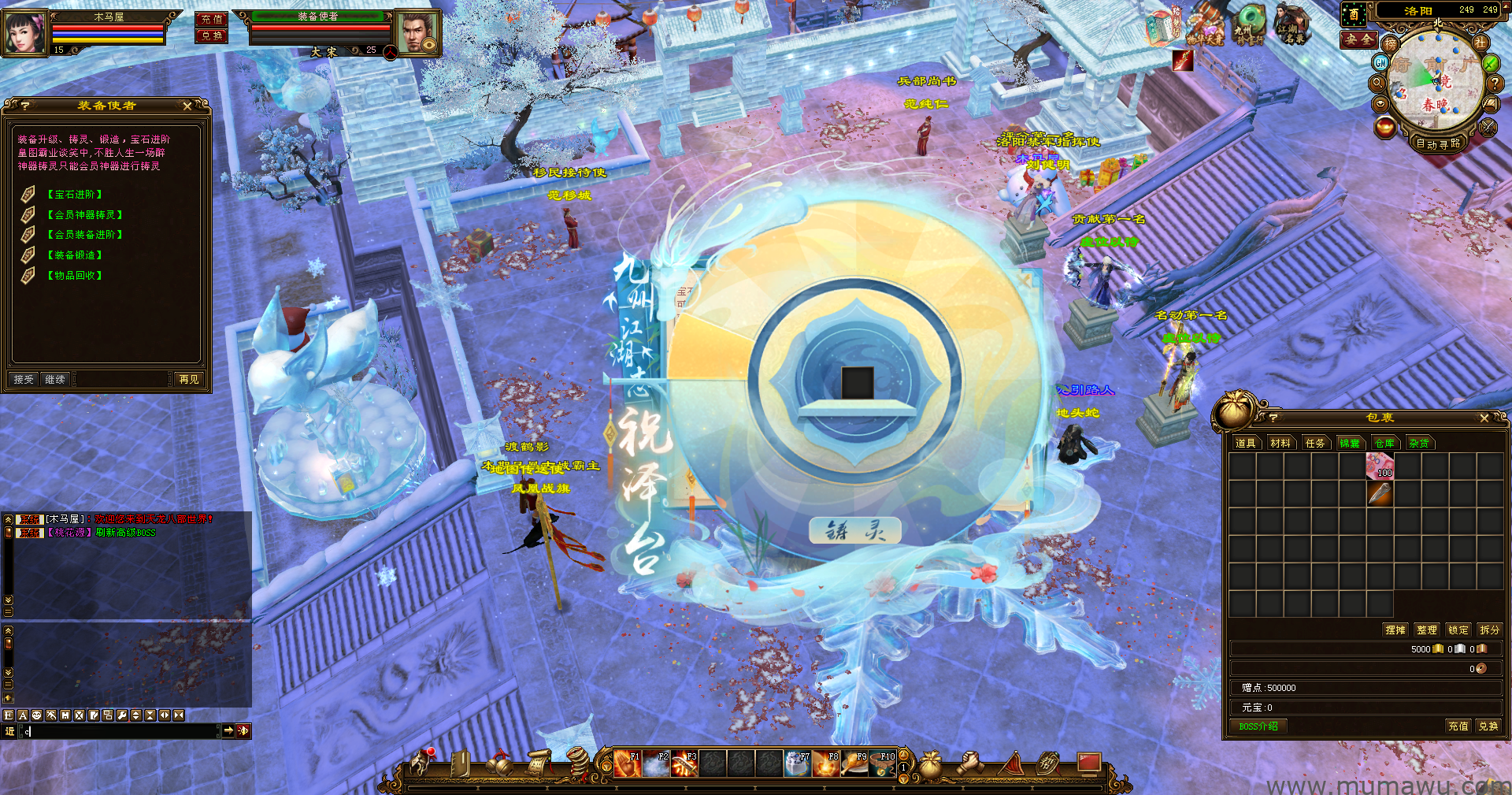
Task: Open the 九州珍宝行 shop icon
Action: [x=1248, y=24]
